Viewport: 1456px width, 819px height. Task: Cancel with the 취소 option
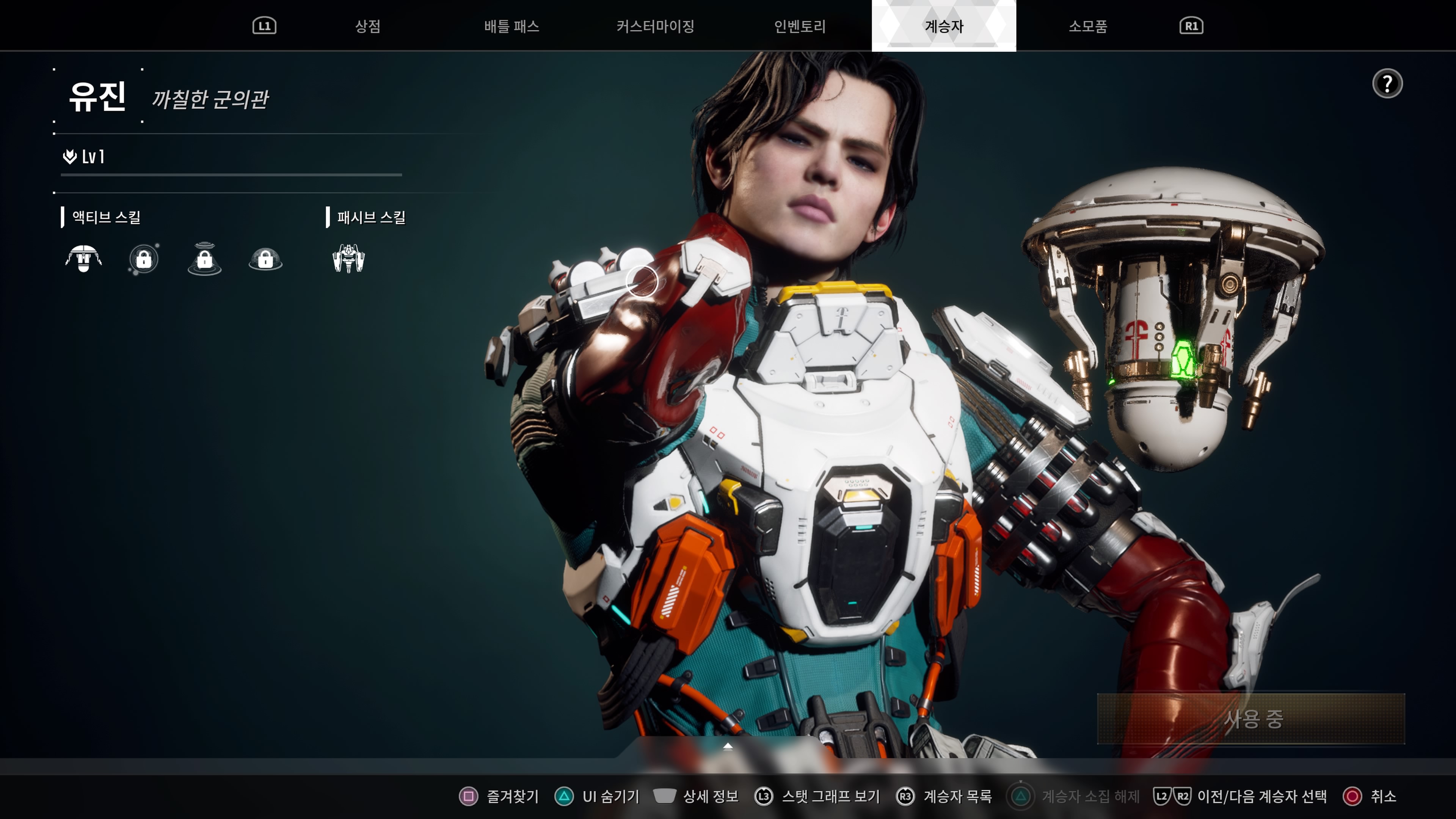click(1370, 796)
